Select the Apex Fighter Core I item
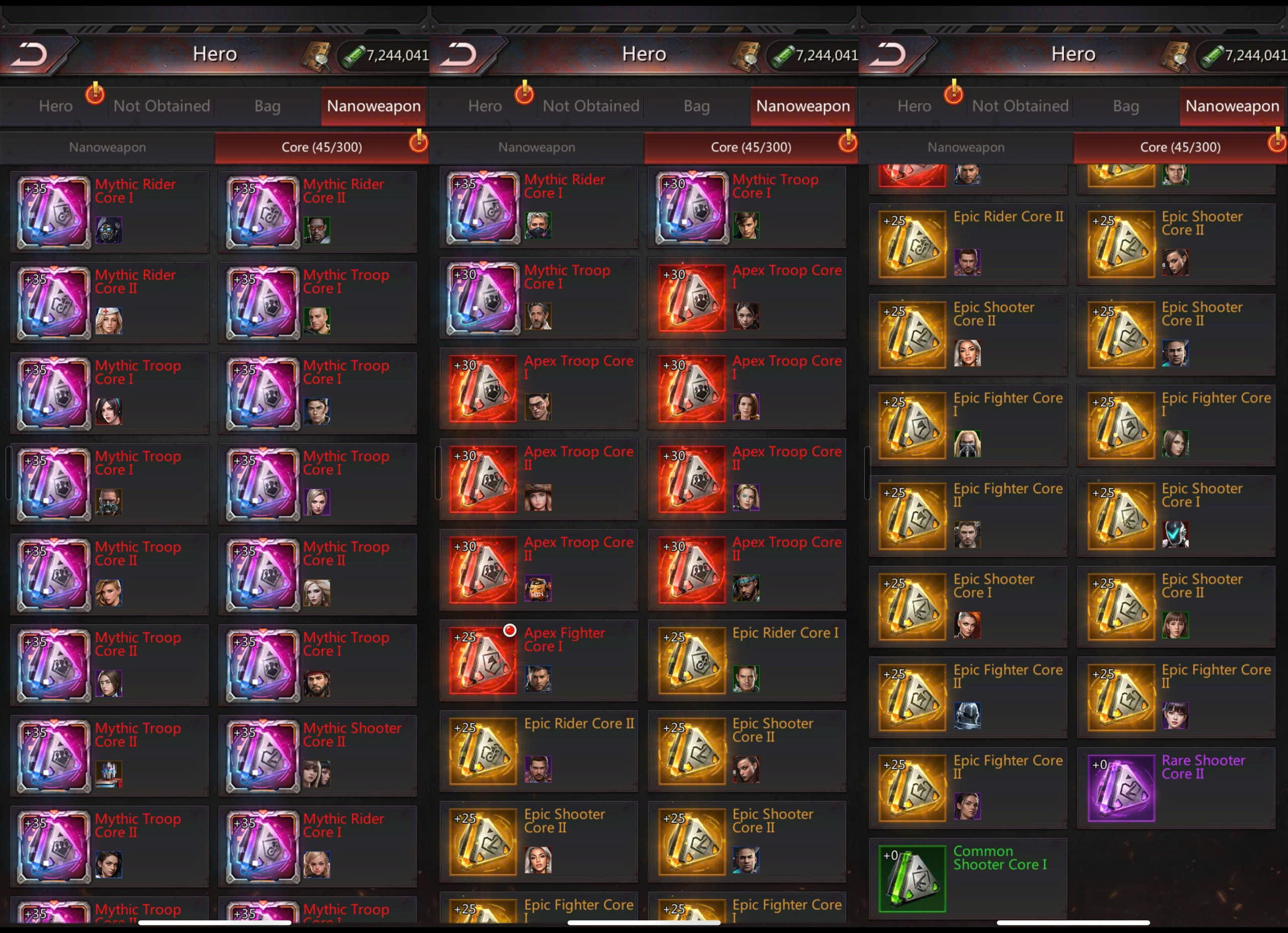The image size is (1288, 933). [x=482, y=660]
